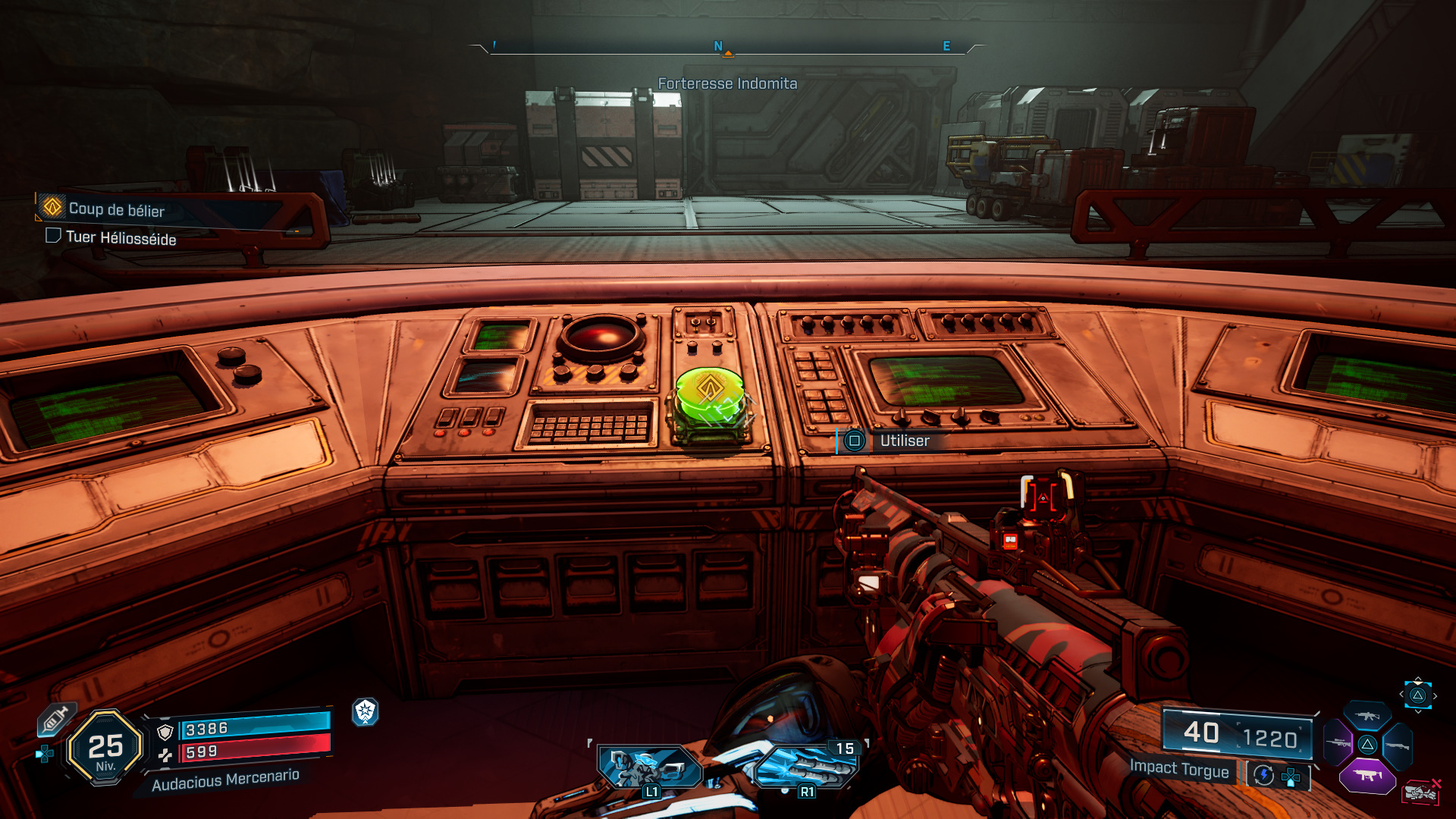Toggle the lightning weapon mode swap icon
This screenshot has height=819, width=1456.
click(x=1263, y=775)
